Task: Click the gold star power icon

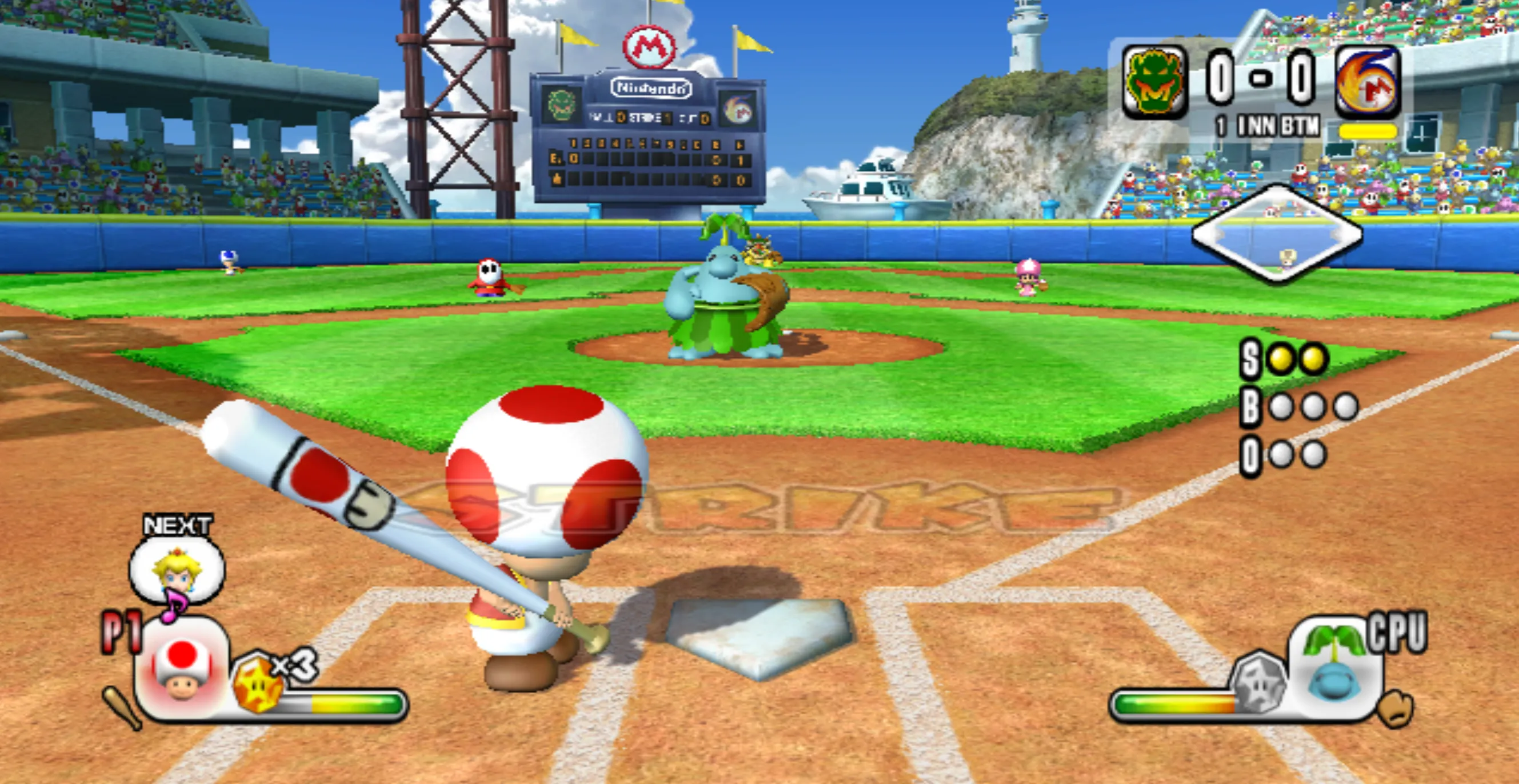Action: [x=258, y=683]
